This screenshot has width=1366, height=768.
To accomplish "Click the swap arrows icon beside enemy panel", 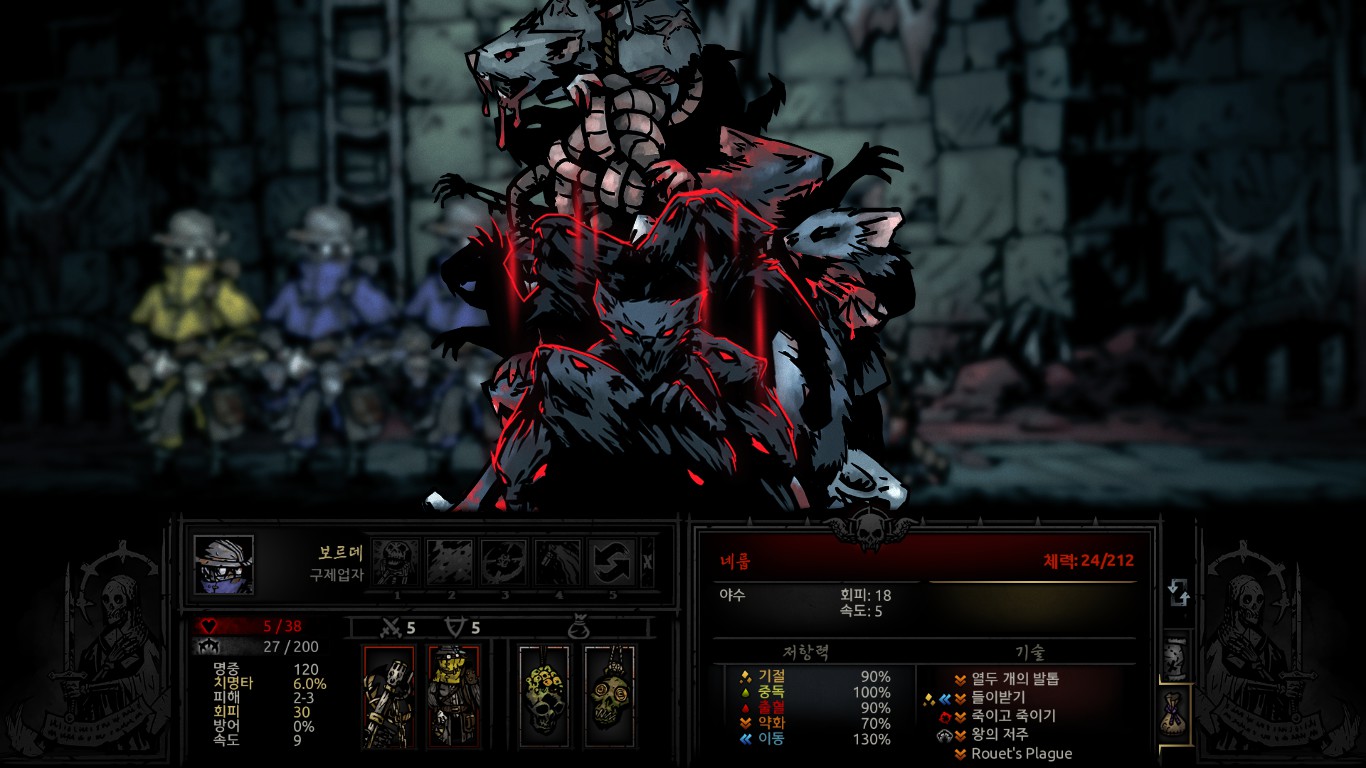I will 1179,593.
